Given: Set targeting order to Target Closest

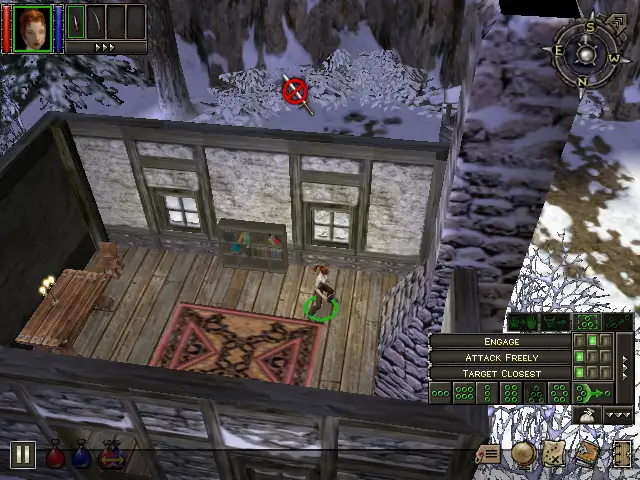Looking at the screenshot, I should pyautogui.click(x=501, y=374).
